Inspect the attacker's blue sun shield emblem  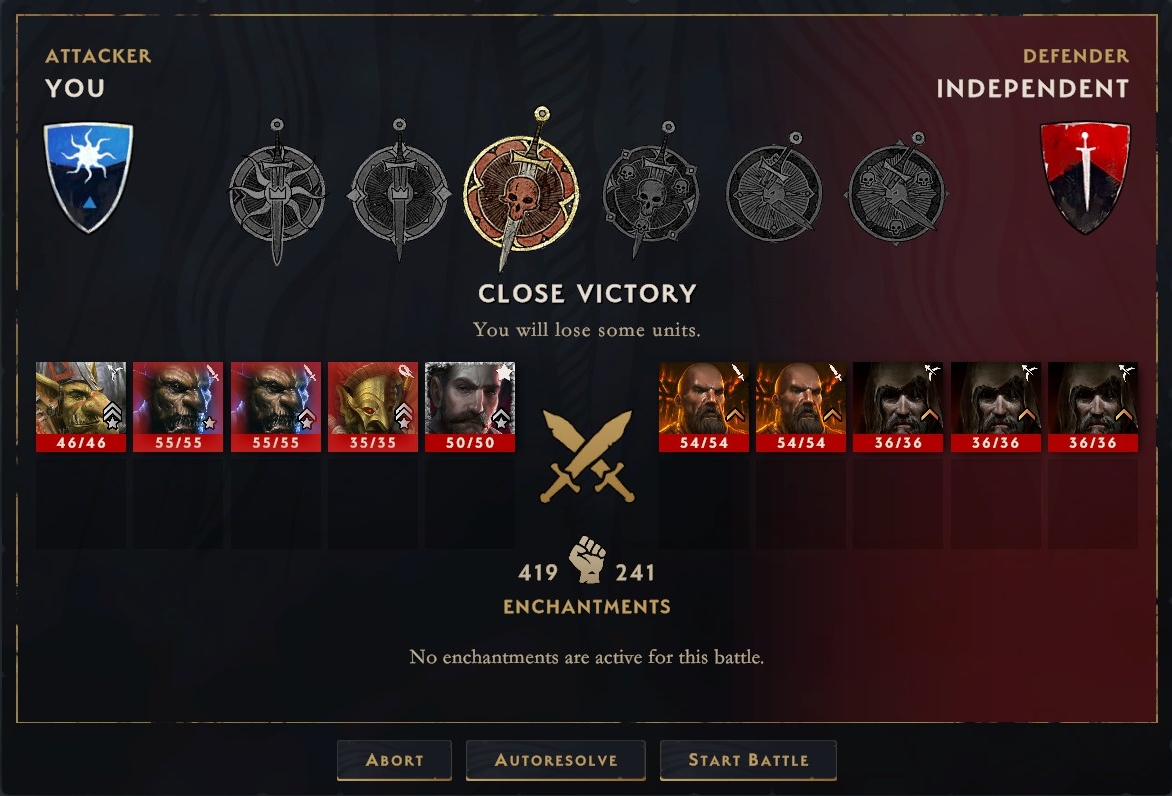pyautogui.click(x=88, y=176)
